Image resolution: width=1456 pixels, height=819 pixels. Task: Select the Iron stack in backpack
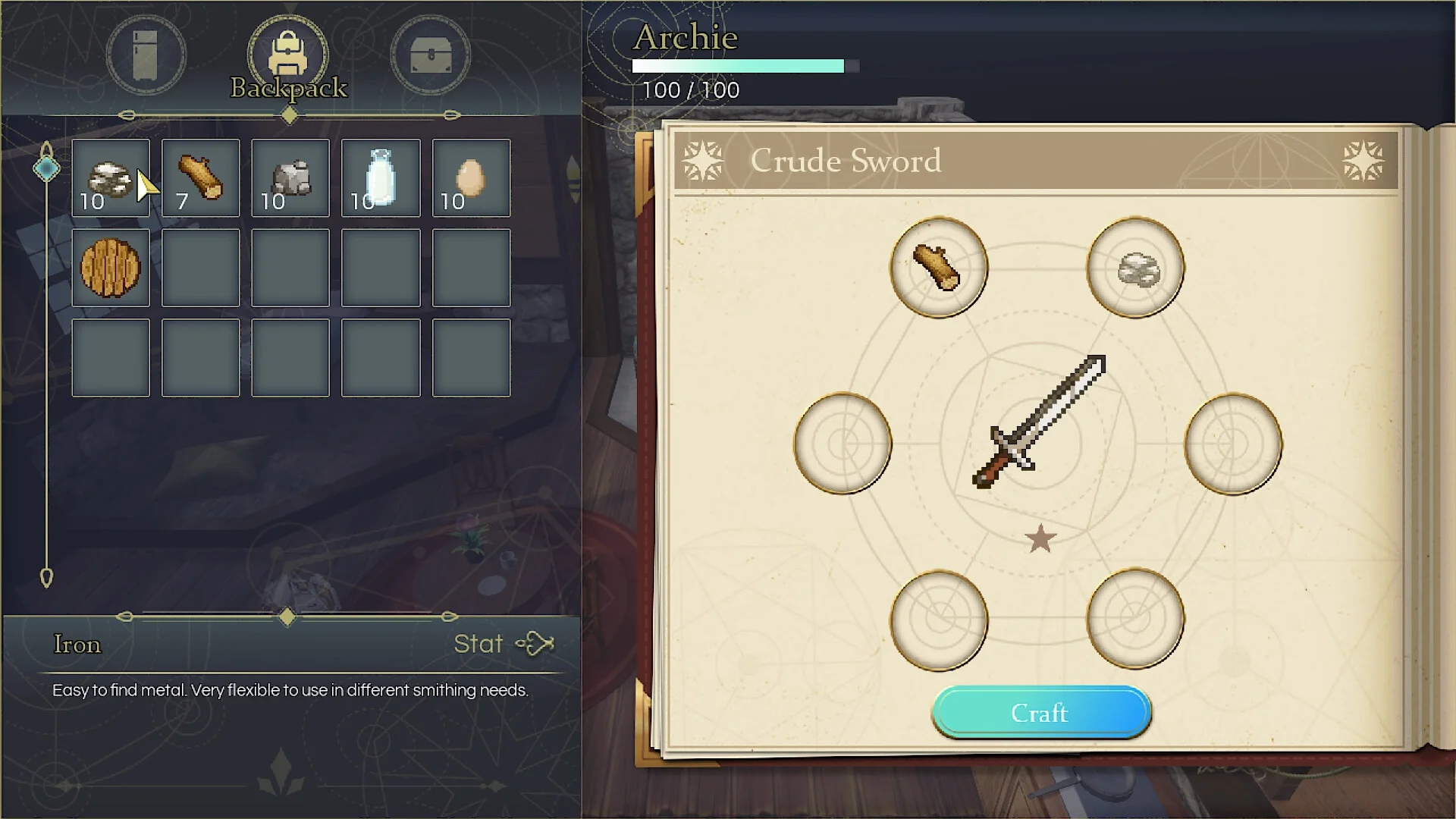[x=111, y=178]
